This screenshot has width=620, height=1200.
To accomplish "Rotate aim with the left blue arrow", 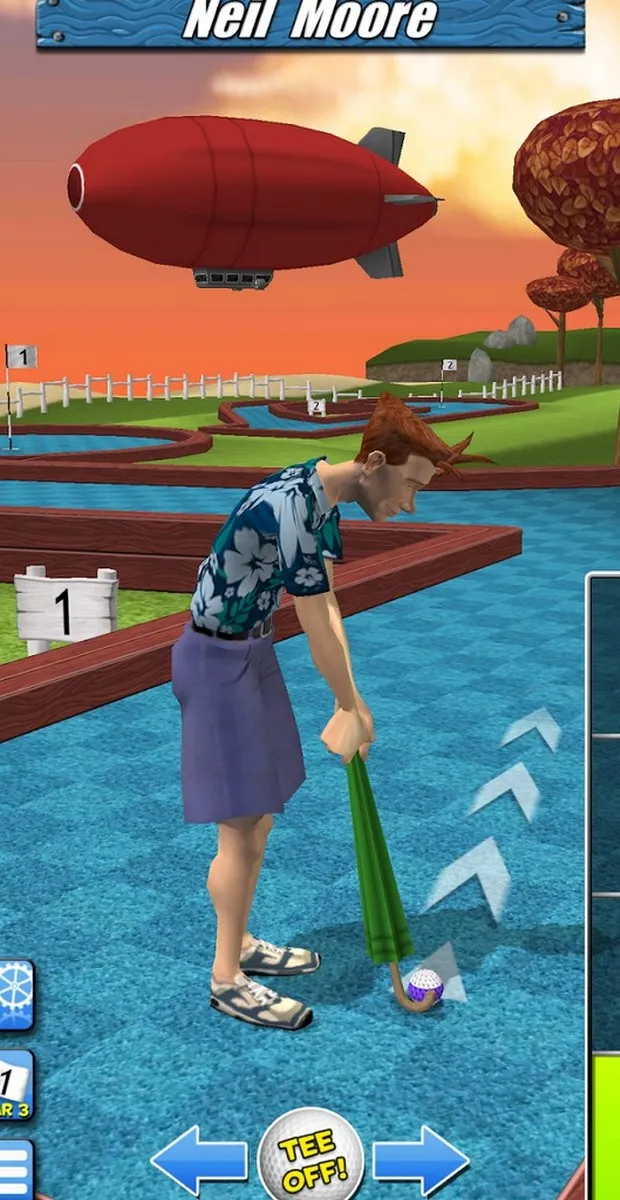I will (200, 1161).
